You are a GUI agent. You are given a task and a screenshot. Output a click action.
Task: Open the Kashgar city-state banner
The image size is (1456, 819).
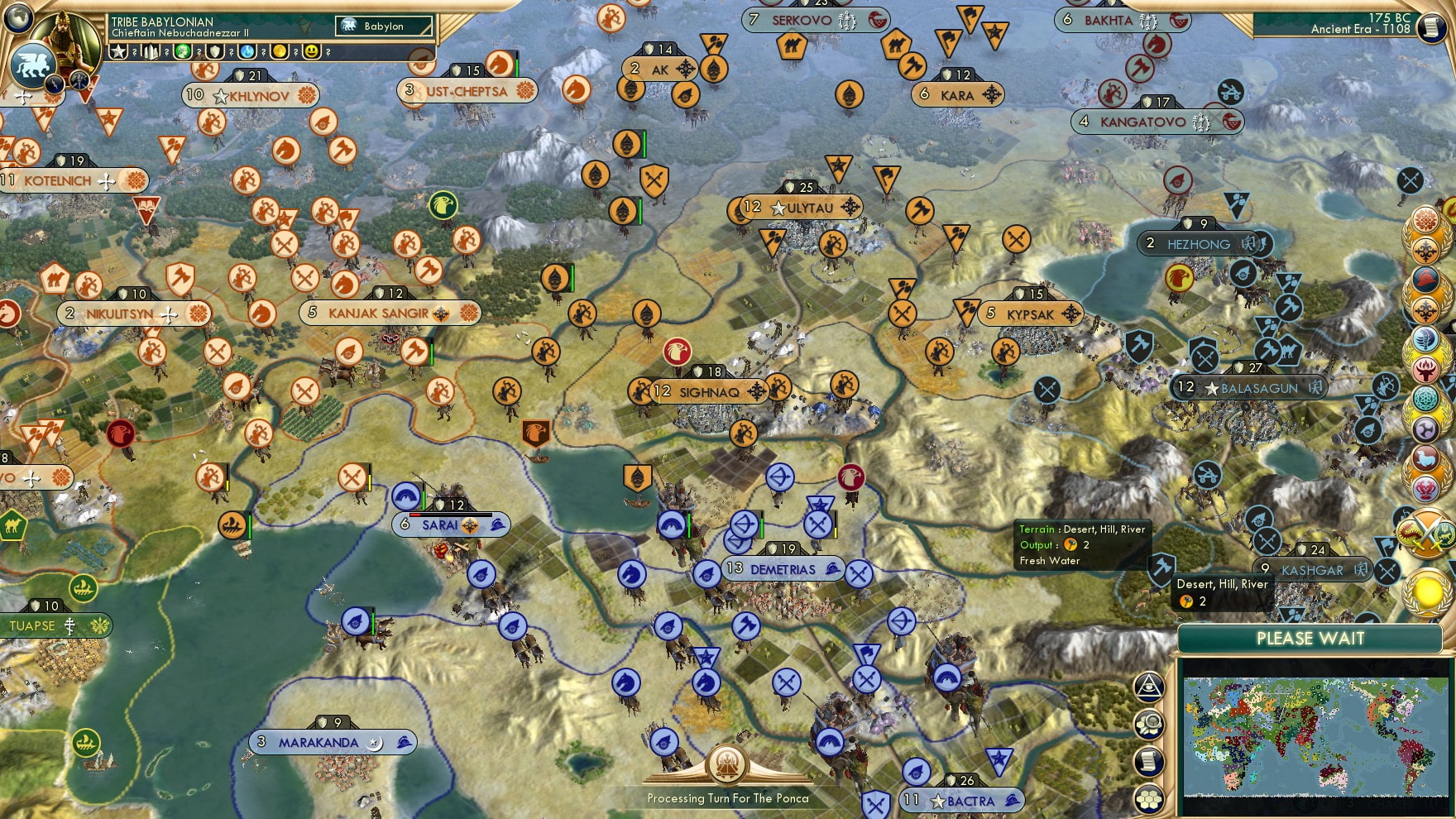tap(1305, 569)
